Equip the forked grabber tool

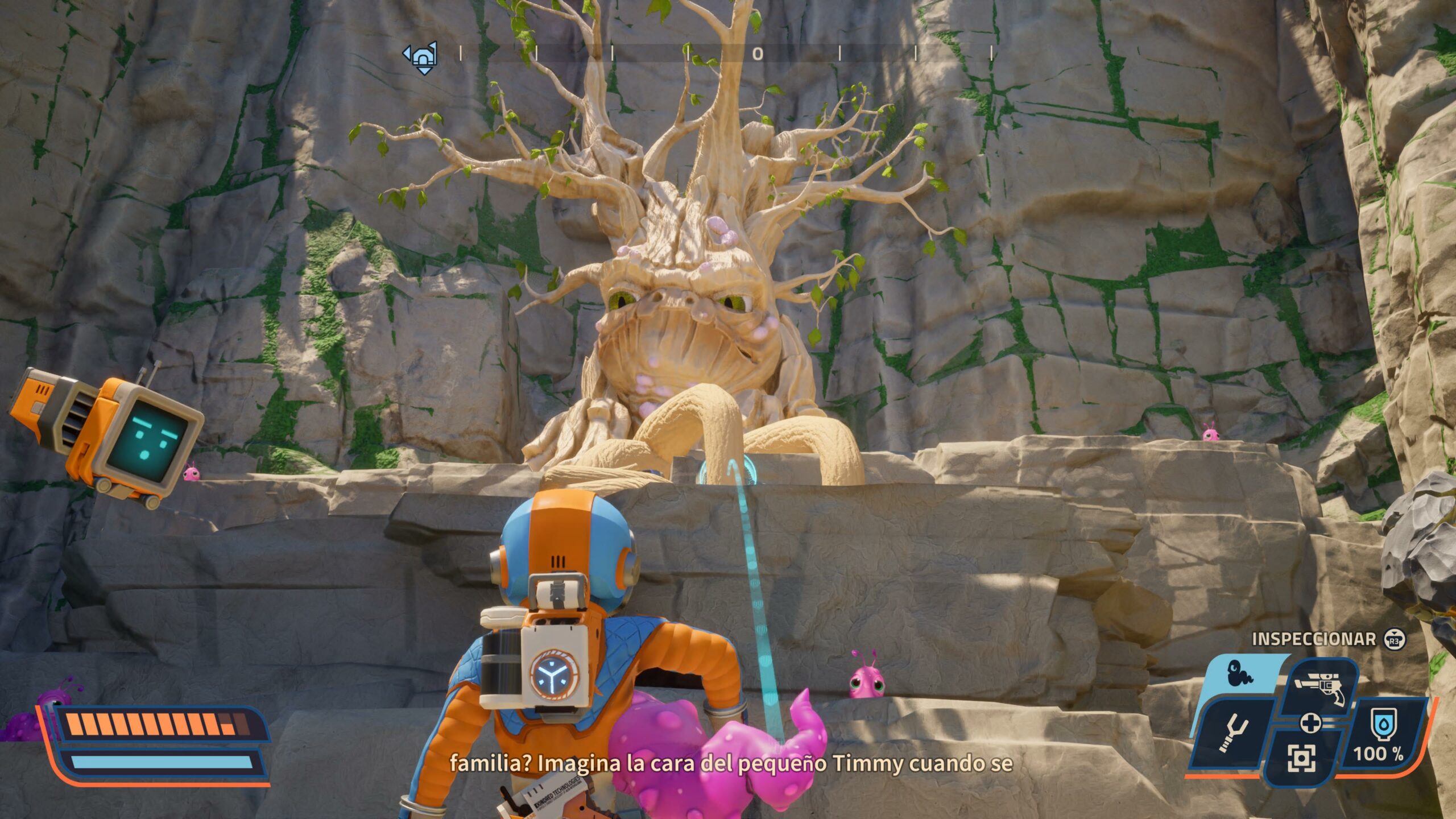[x=1233, y=735]
